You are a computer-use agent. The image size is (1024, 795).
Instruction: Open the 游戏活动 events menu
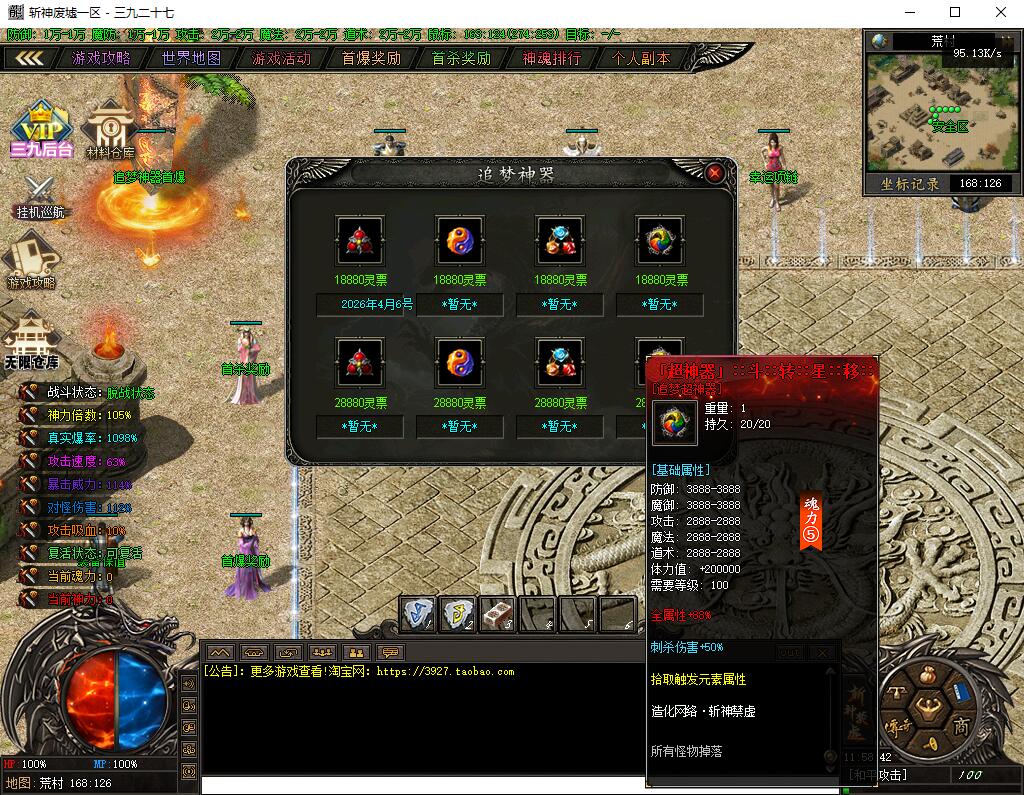[281, 58]
